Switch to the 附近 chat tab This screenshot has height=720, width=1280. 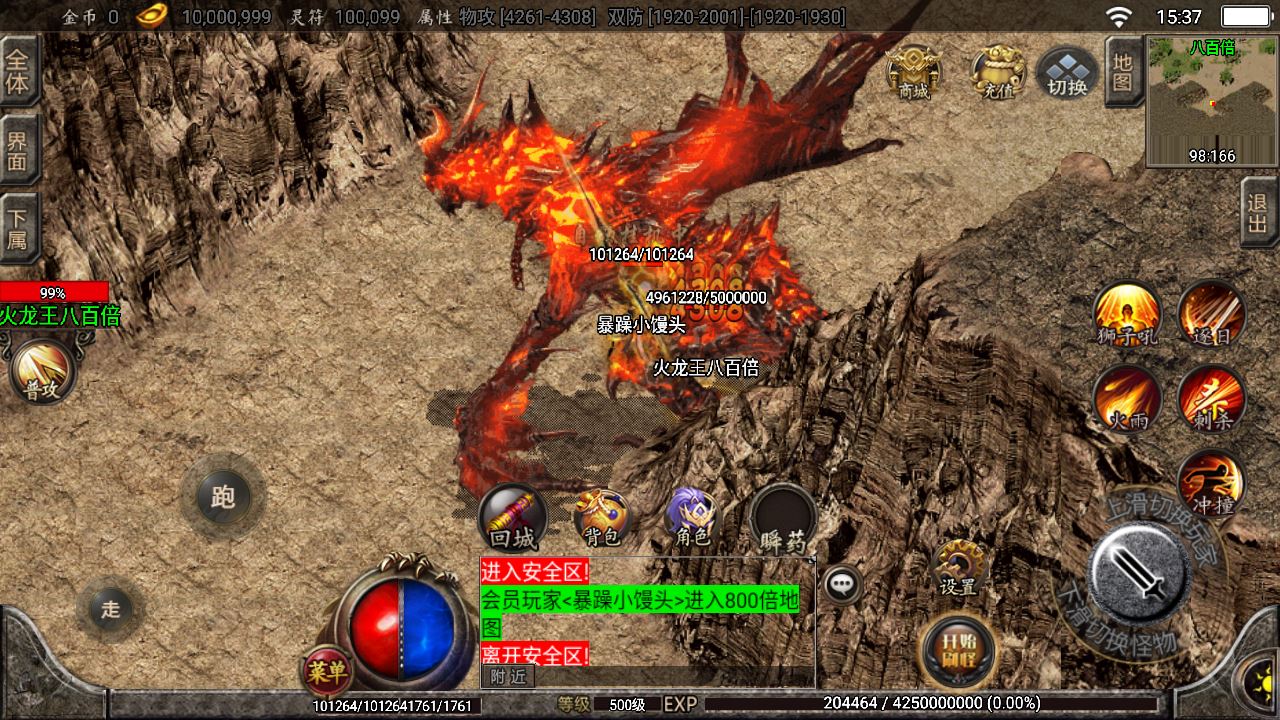pos(508,677)
